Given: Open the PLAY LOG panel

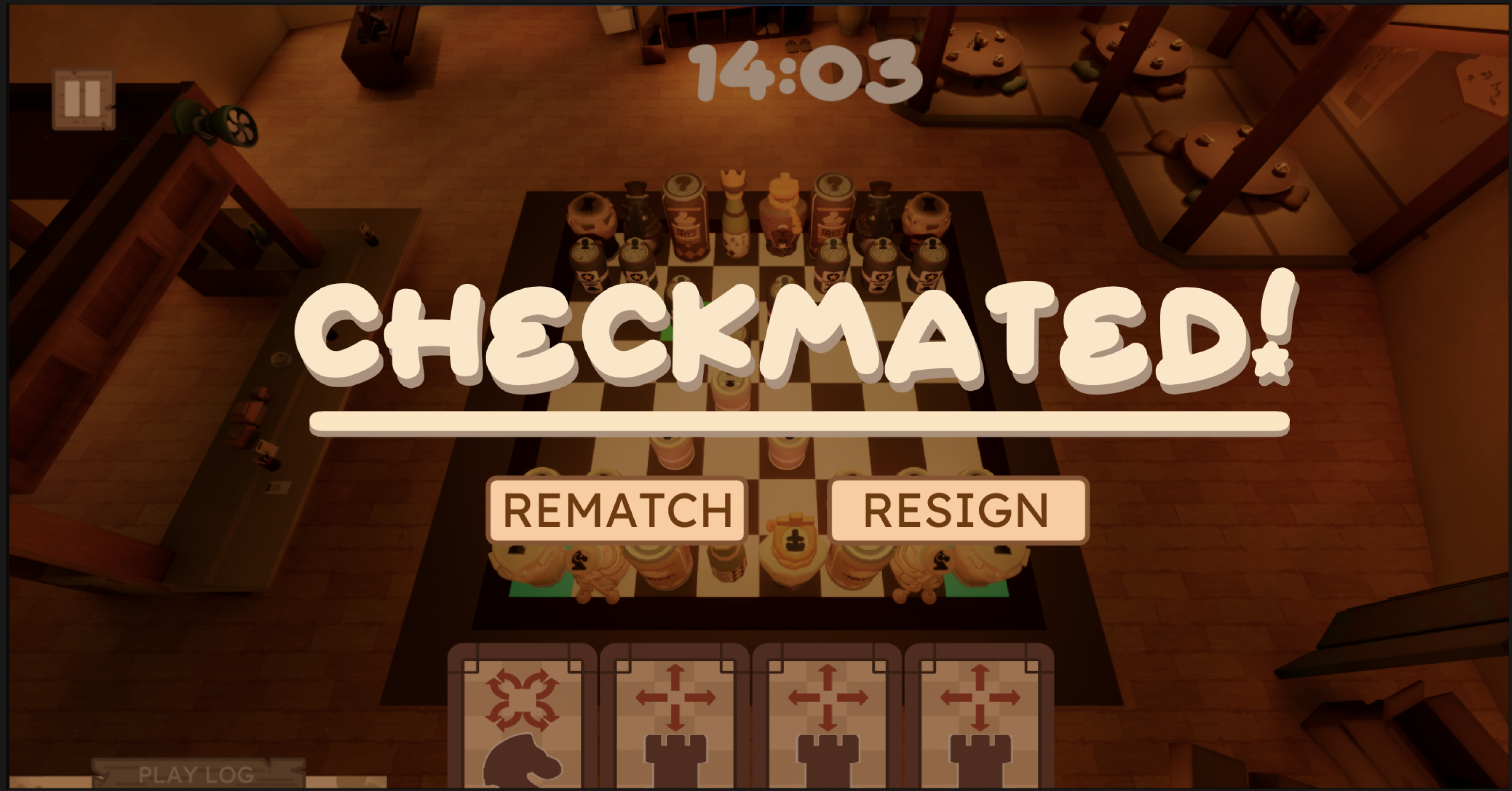Looking at the screenshot, I should click(197, 775).
